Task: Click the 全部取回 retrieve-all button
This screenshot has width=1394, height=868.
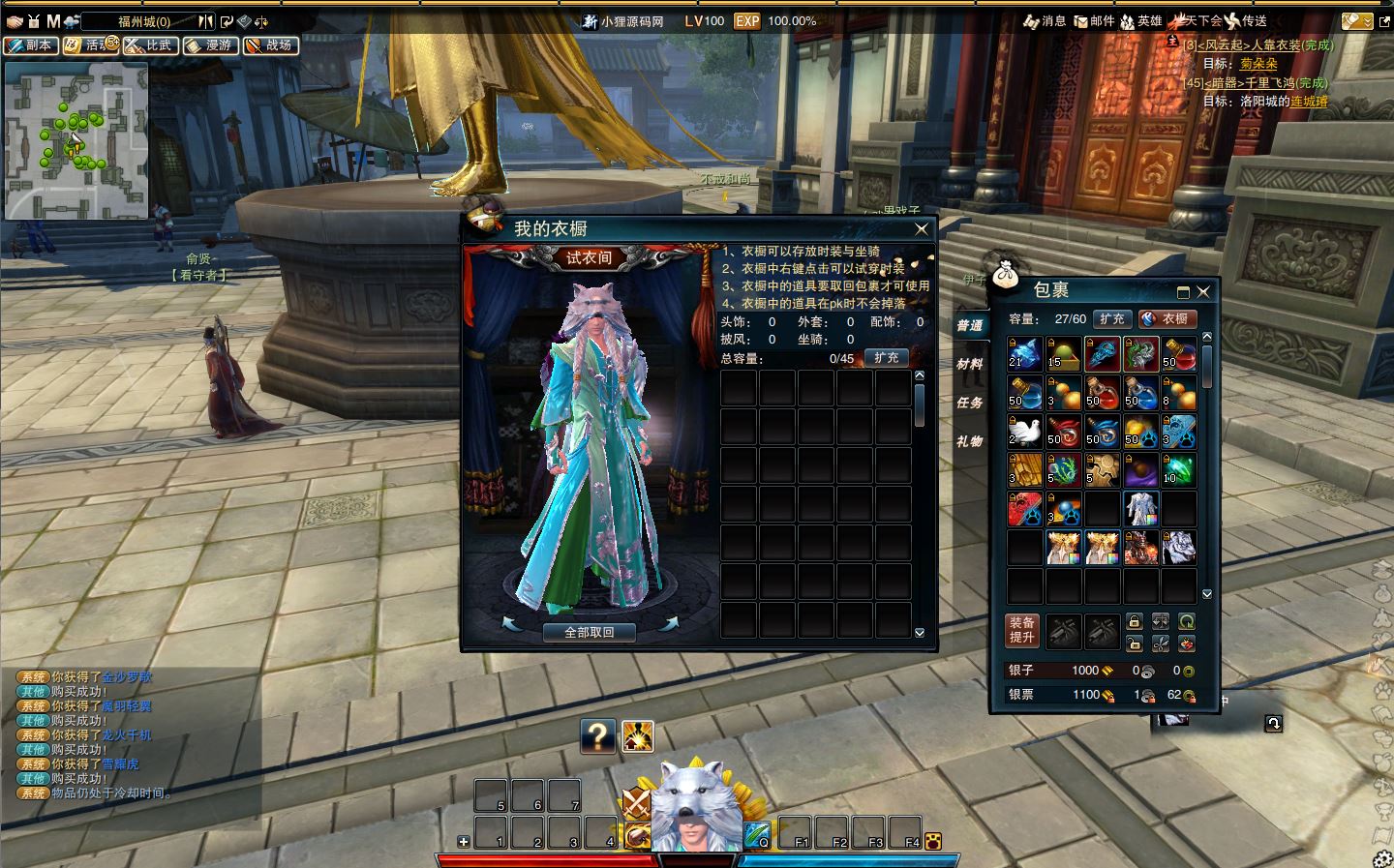Action: [x=589, y=632]
